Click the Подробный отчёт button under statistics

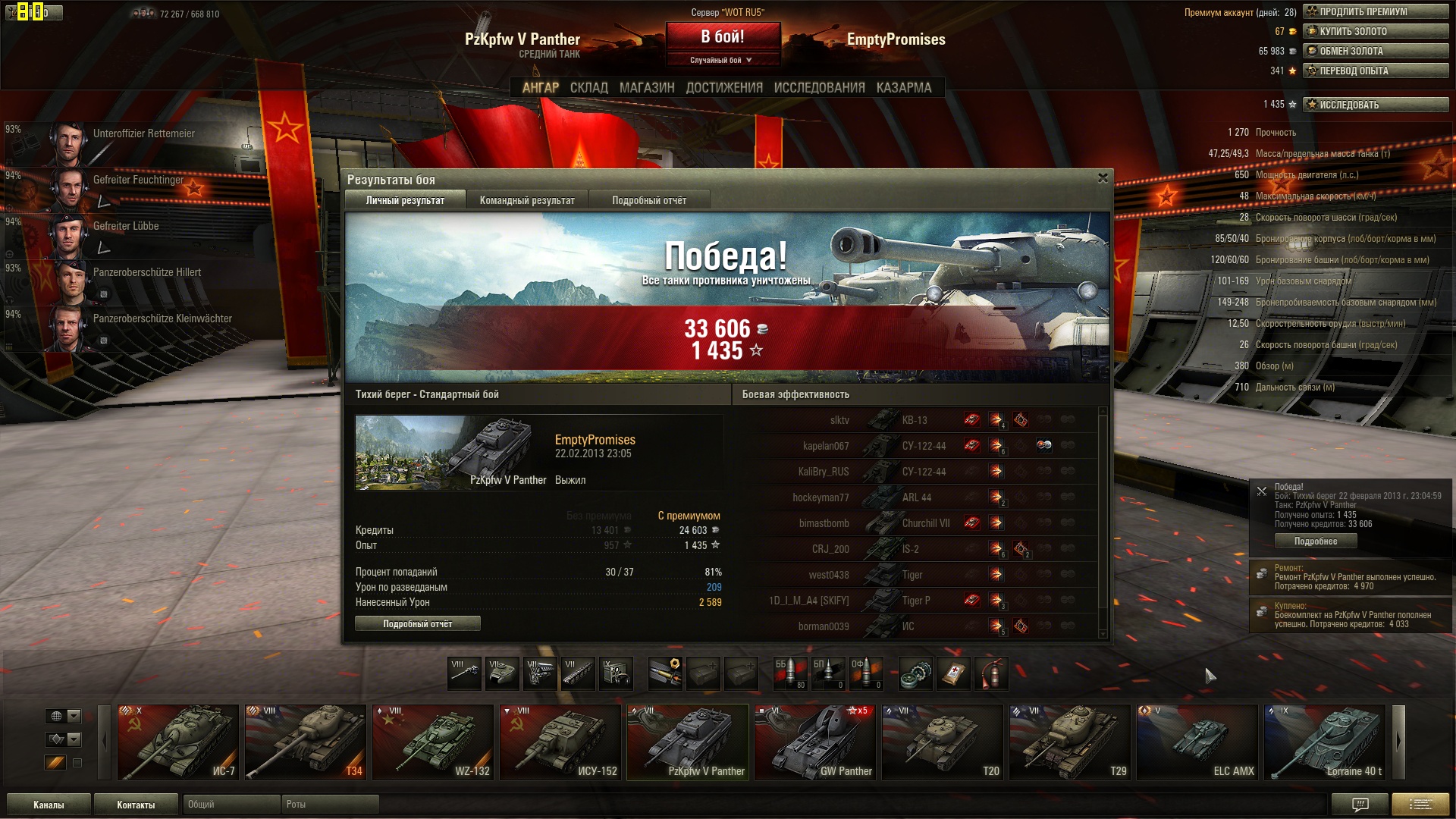point(417,623)
